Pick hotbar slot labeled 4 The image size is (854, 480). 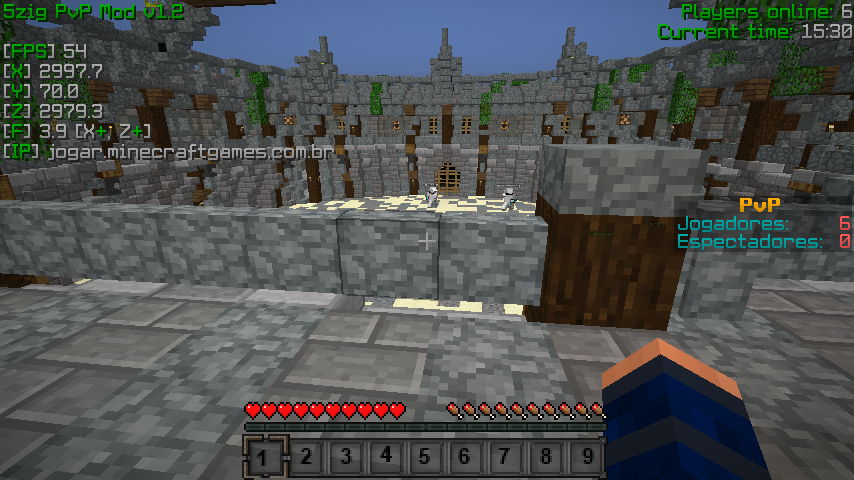[385, 457]
